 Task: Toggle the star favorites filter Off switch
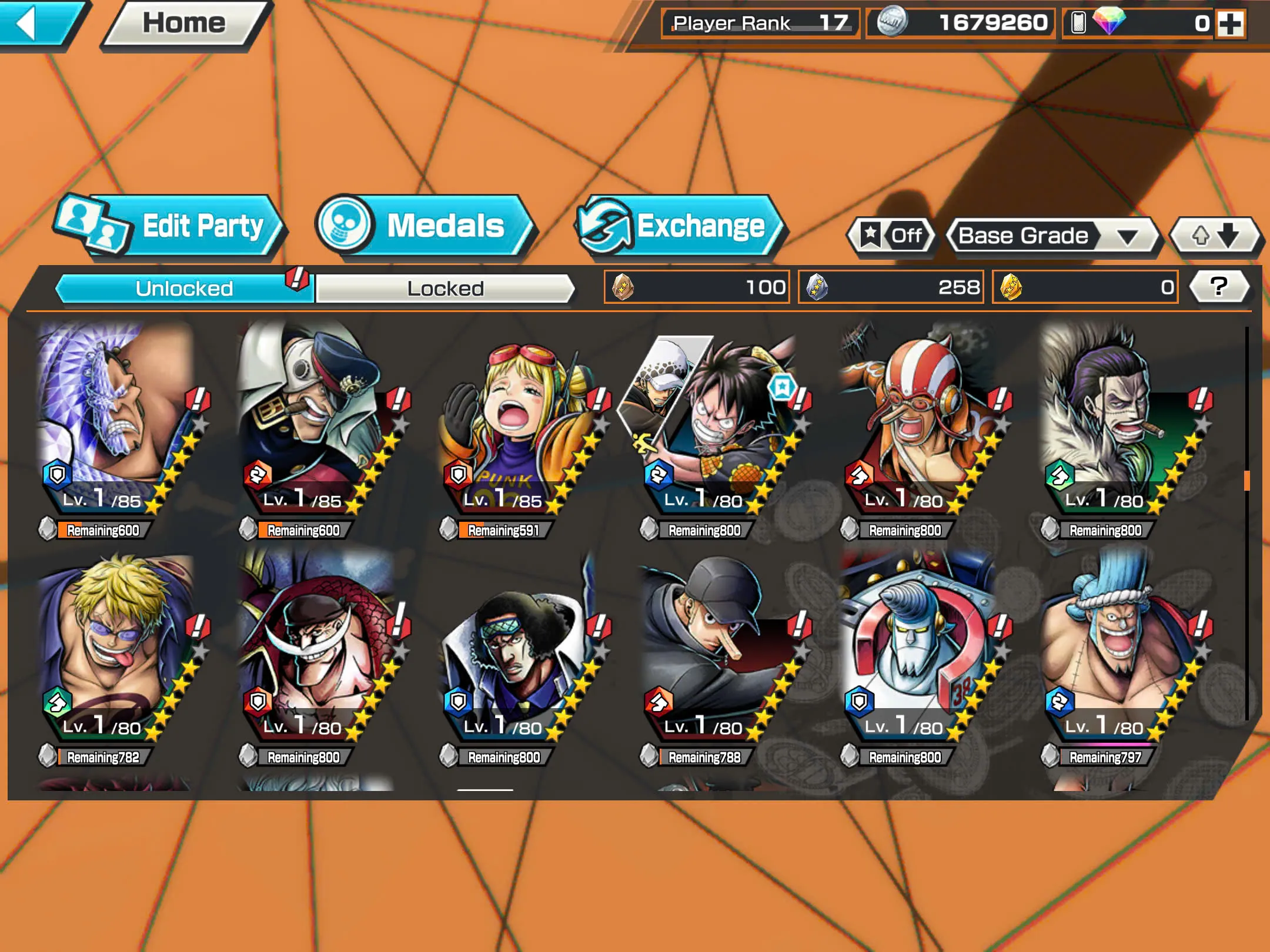click(891, 236)
